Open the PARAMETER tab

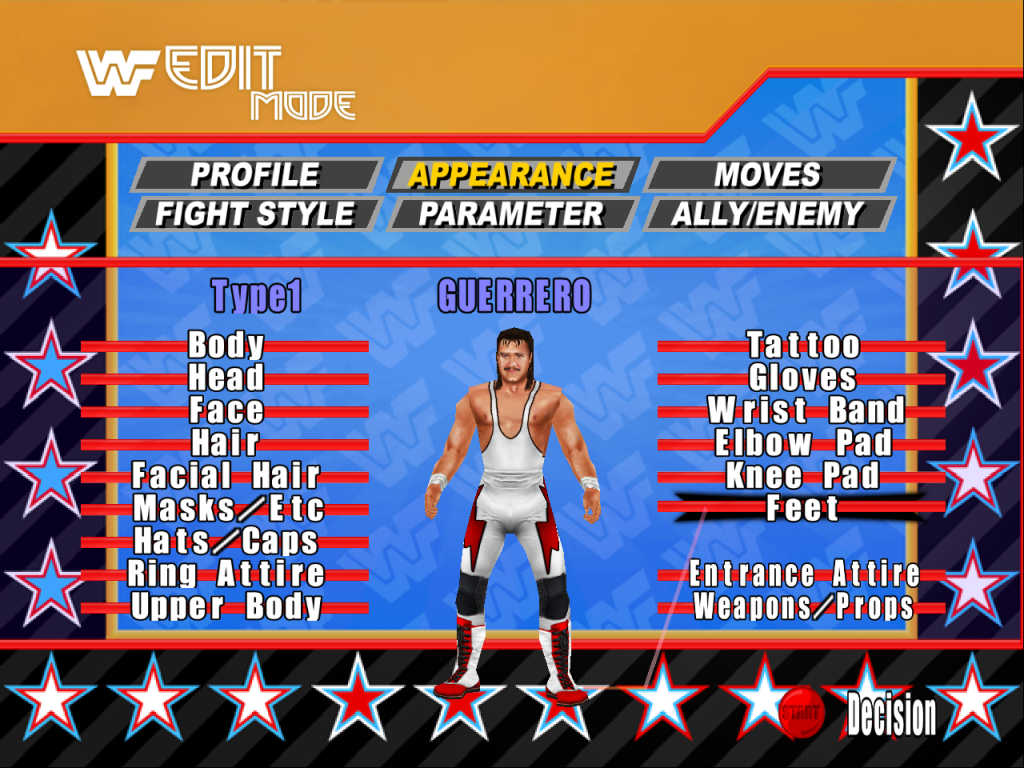click(512, 214)
